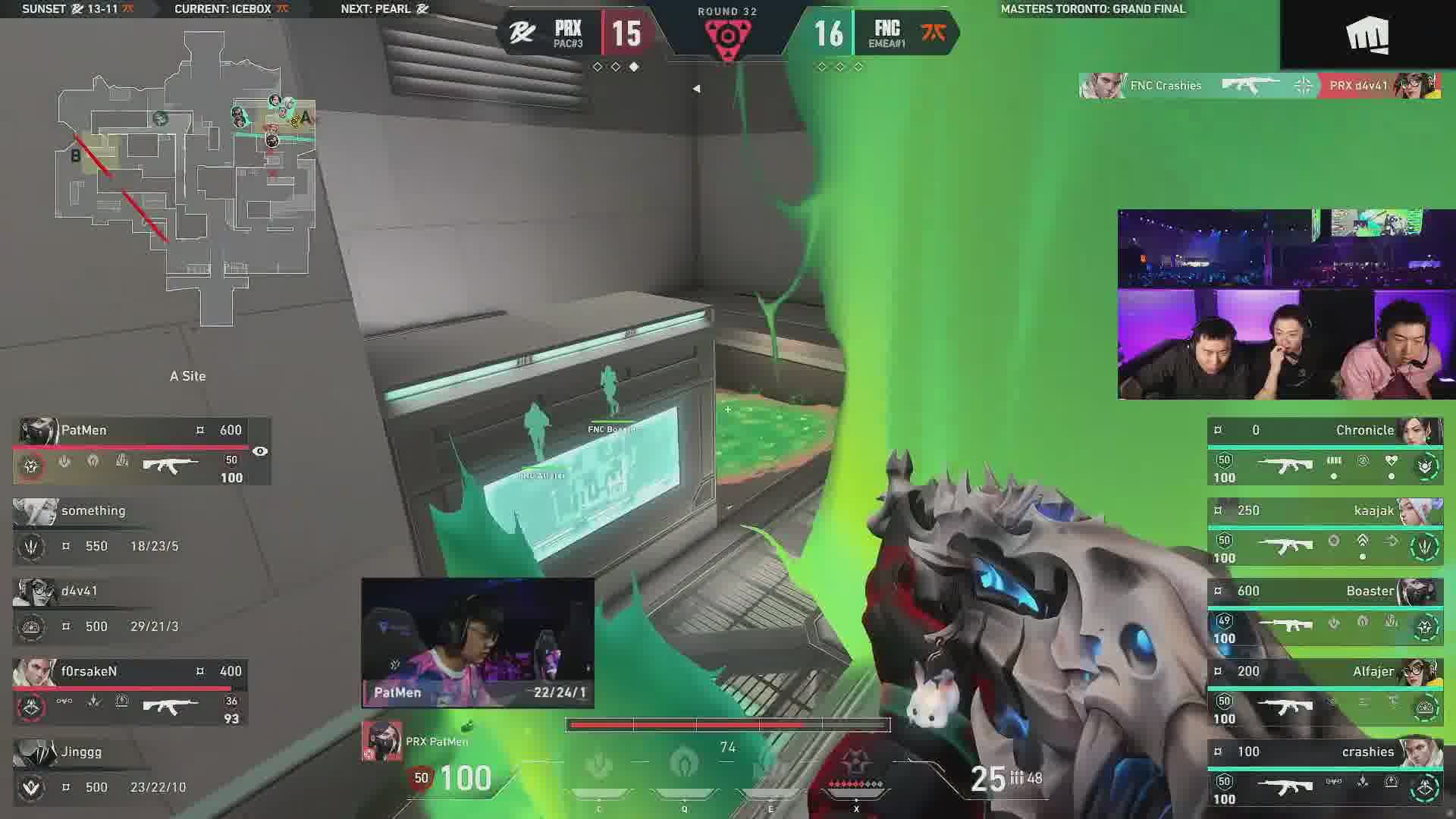Select PatMen's row in the team list
Screen dimensions: 1456x819
tap(140, 451)
